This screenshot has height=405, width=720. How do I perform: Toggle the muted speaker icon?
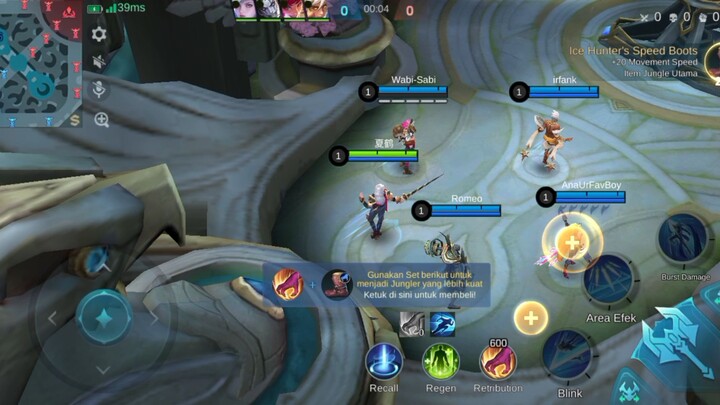(99, 62)
